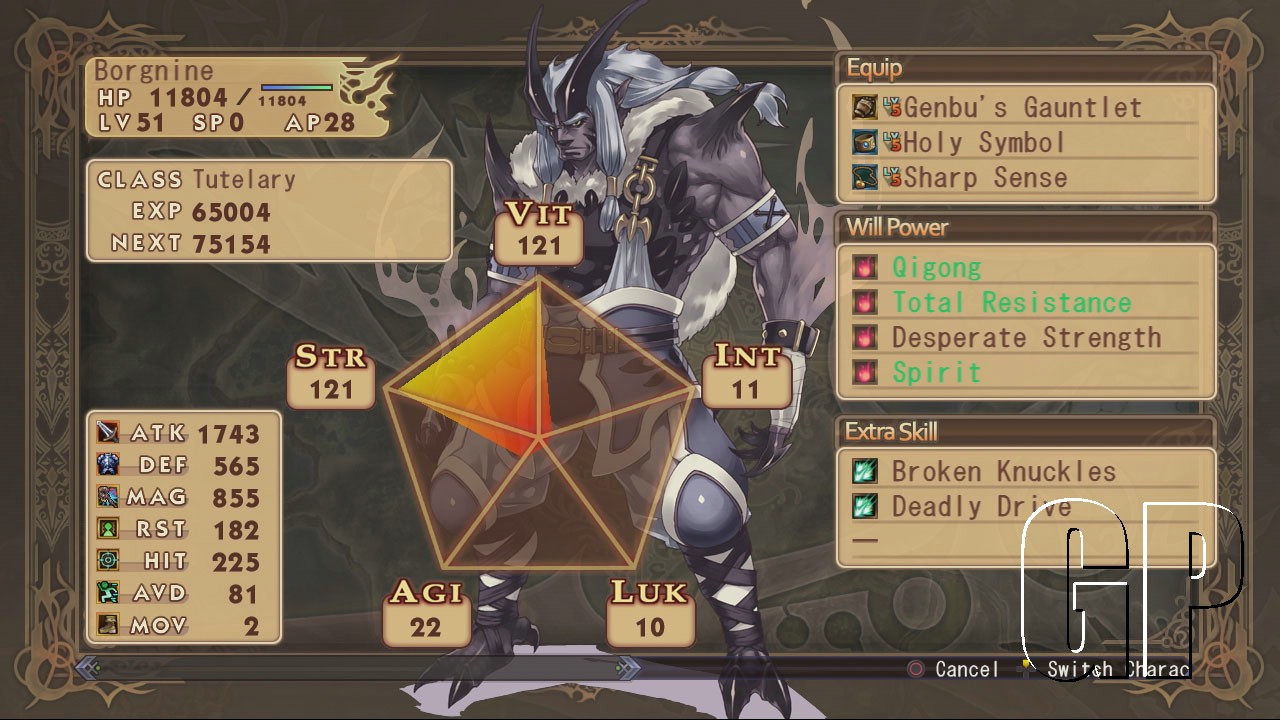Select the Spirit will power

[x=936, y=373]
